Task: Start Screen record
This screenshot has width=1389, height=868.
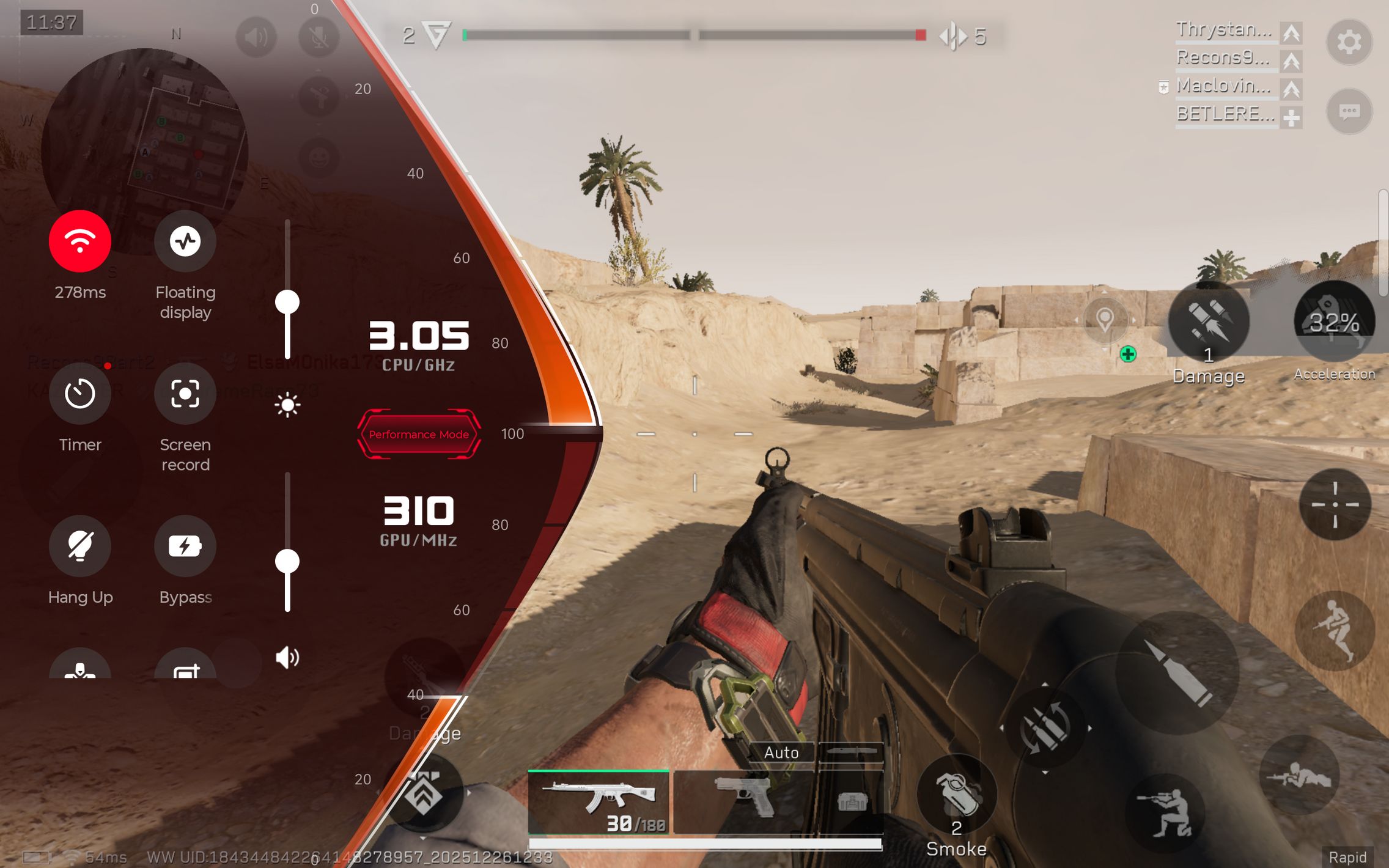Action: point(185,394)
